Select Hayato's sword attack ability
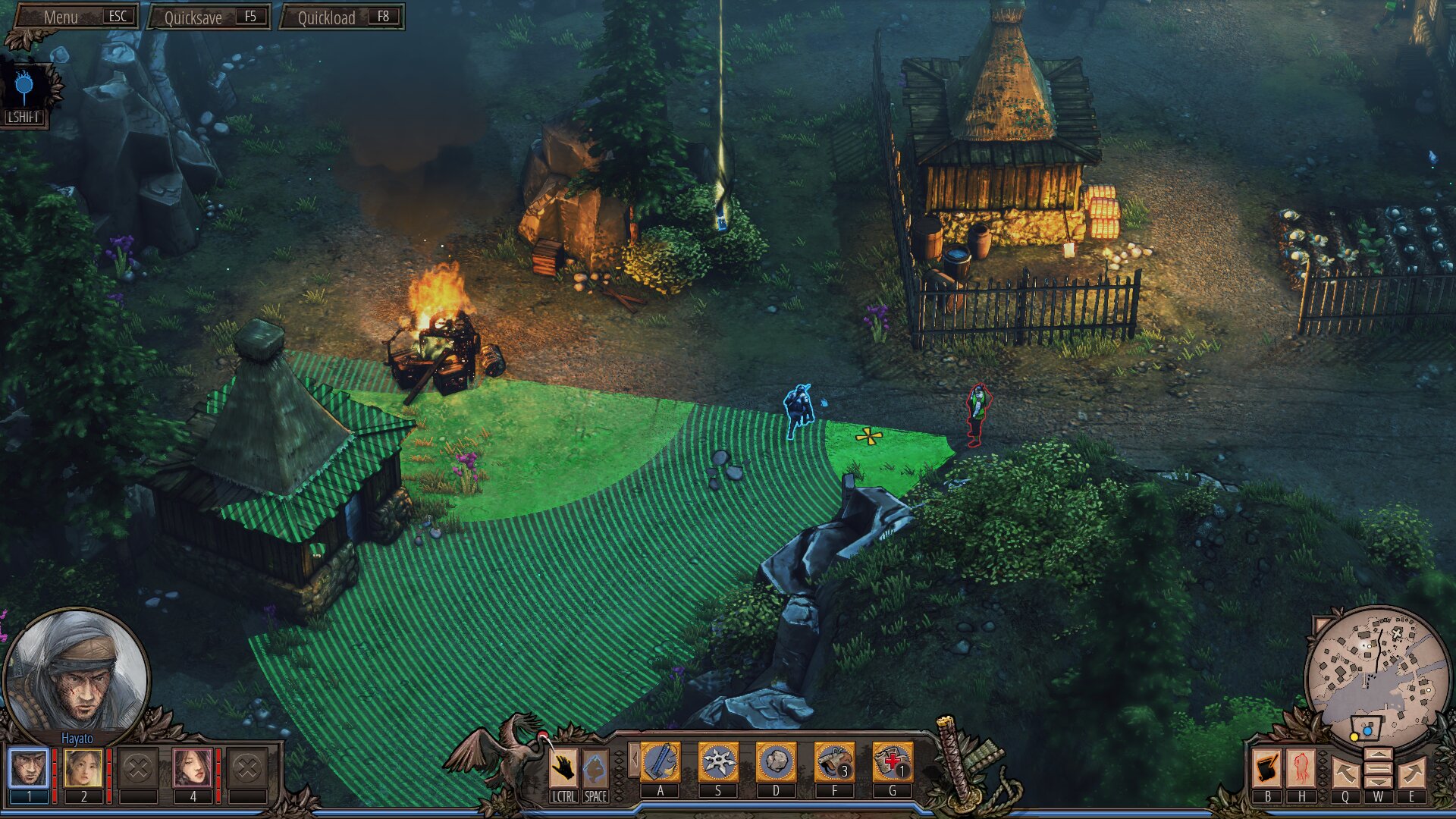This screenshot has width=1456, height=819. pyautogui.click(x=661, y=762)
